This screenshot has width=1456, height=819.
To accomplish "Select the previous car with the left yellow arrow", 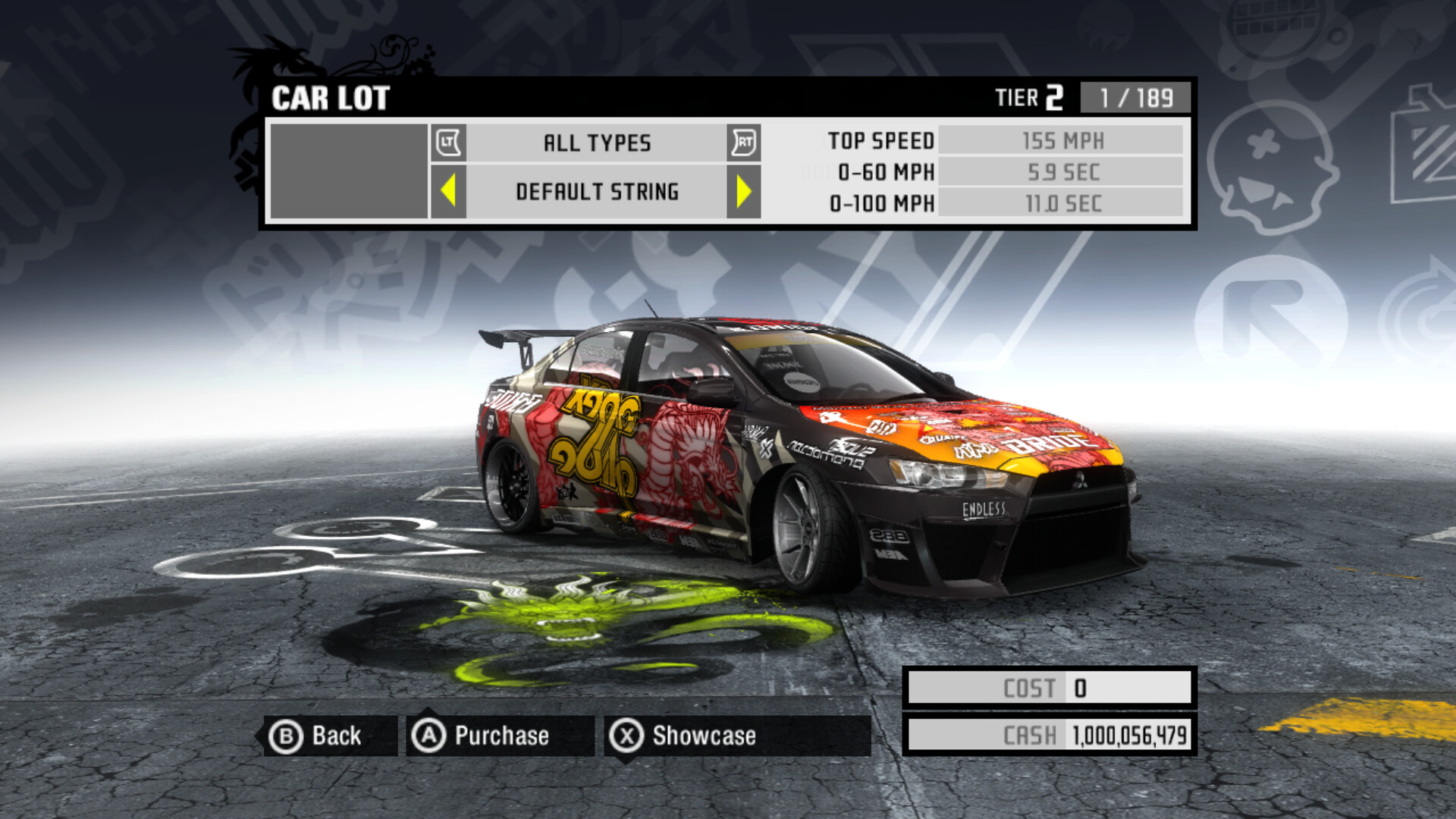I will coord(448,191).
